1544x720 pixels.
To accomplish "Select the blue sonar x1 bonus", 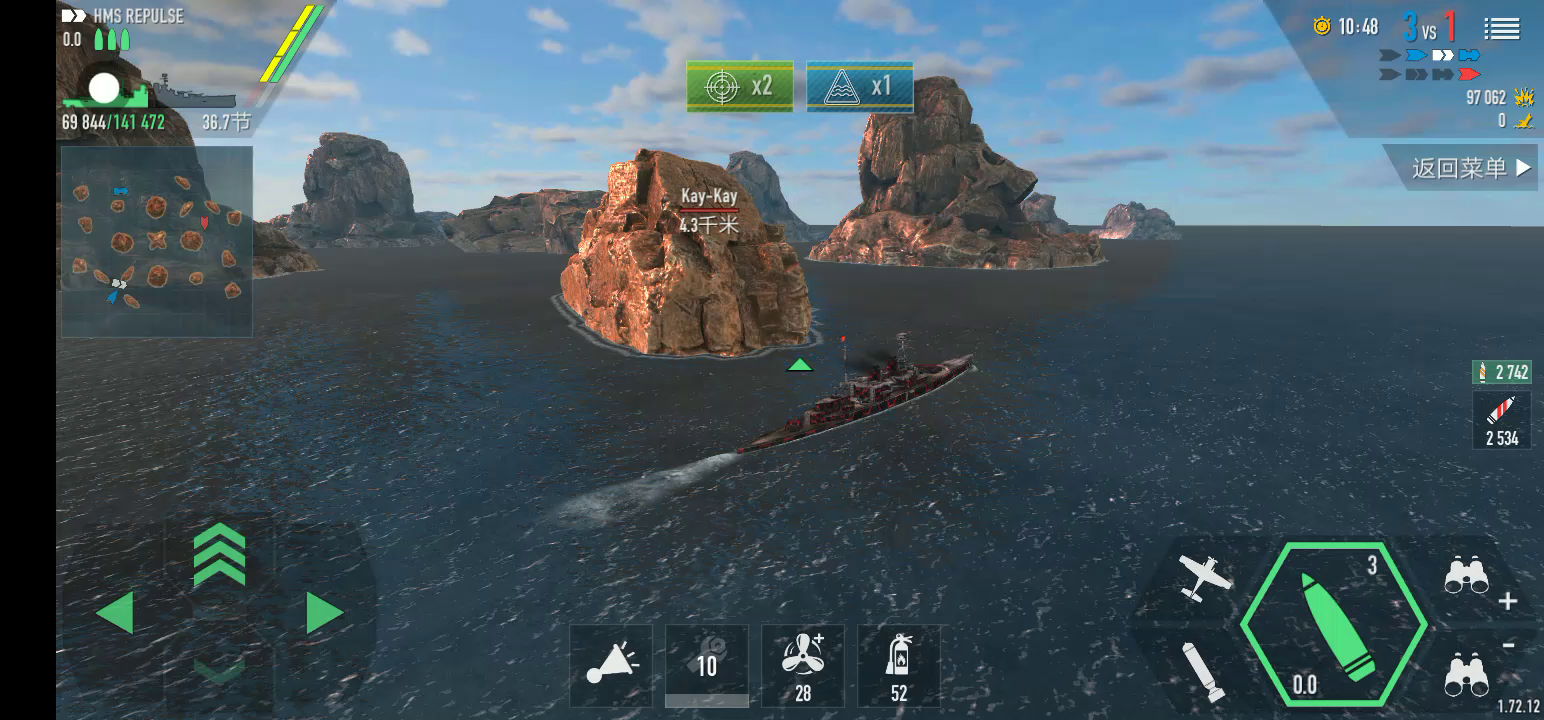I will click(860, 86).
